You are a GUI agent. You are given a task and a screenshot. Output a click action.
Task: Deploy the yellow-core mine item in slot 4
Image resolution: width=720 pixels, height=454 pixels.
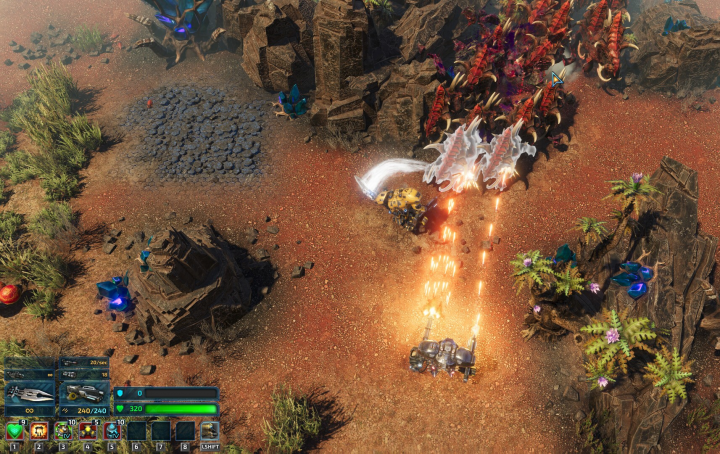pyautogui.click(x=87, y=431)
